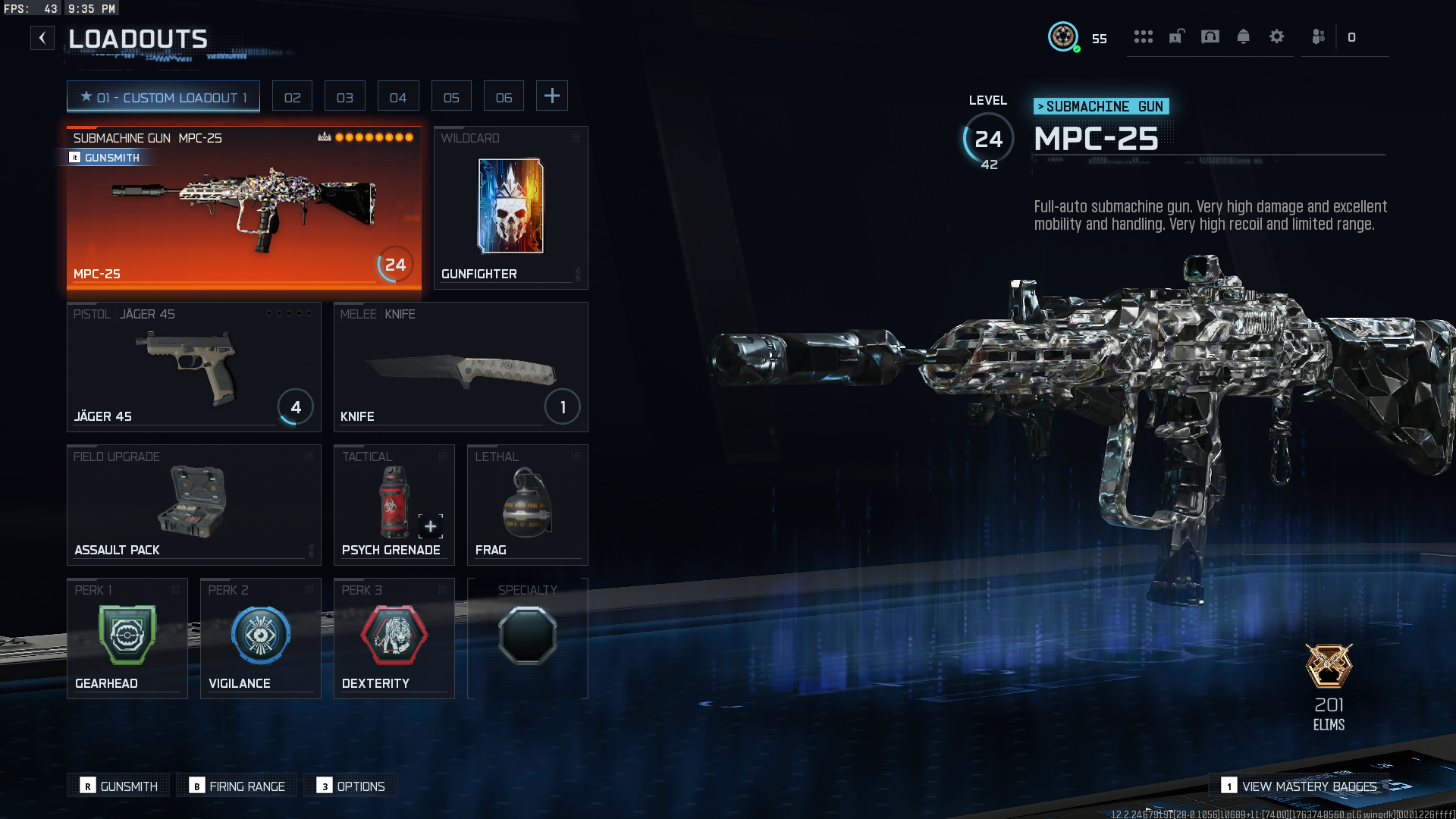Open notifications with the bell icon
The image size is (1456, 819).
point(1244,36)
